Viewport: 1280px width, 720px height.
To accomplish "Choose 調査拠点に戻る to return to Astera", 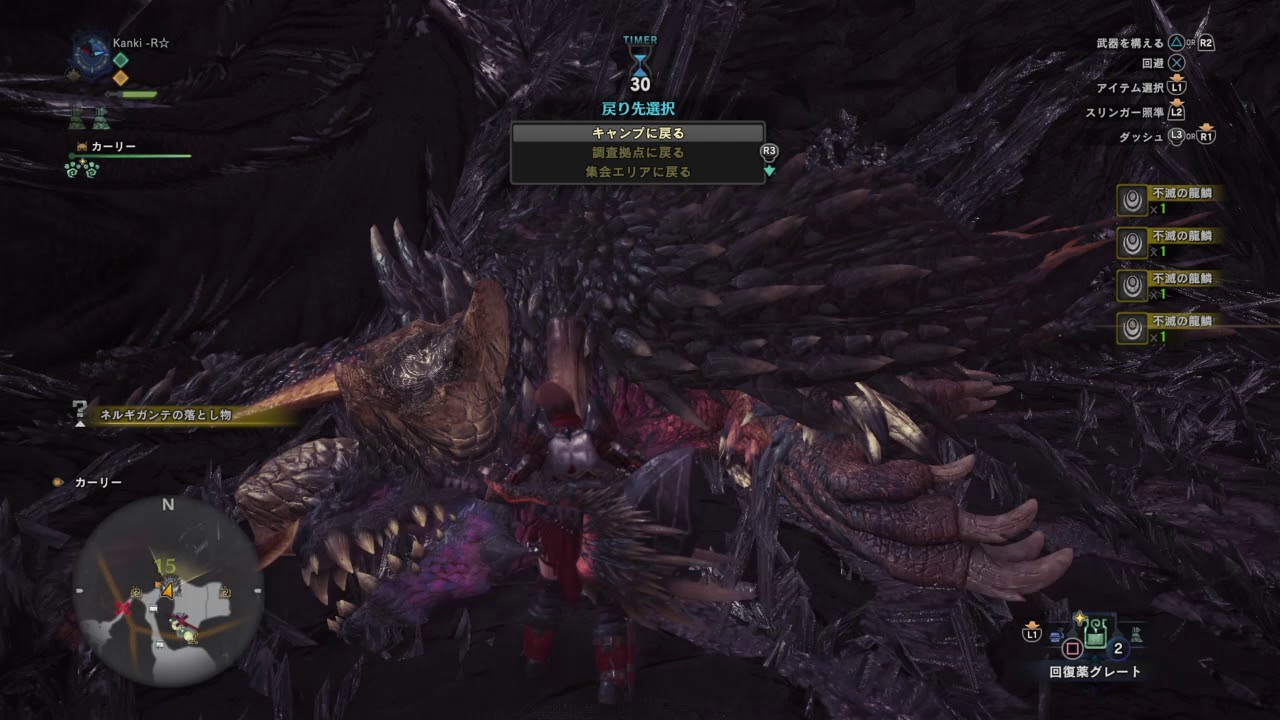I will point(637,151).
